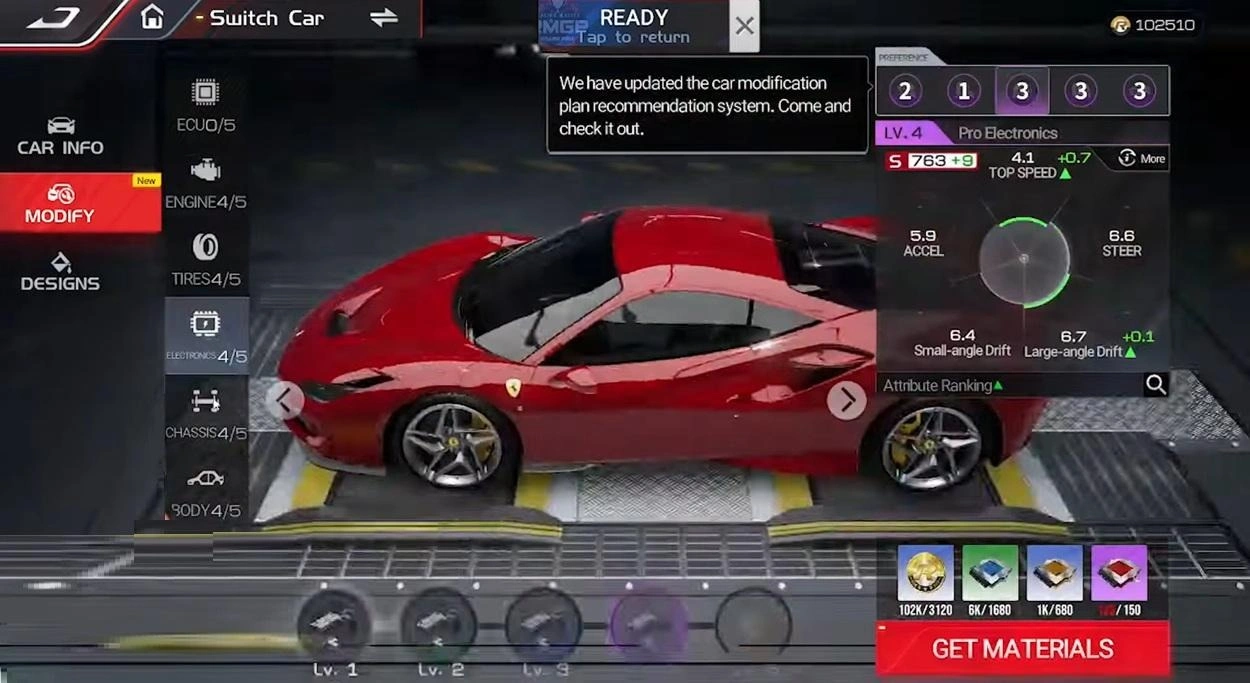Open the Car Info tab
The width and height of the screenshot is (1250, 683).
click(61, 136)
